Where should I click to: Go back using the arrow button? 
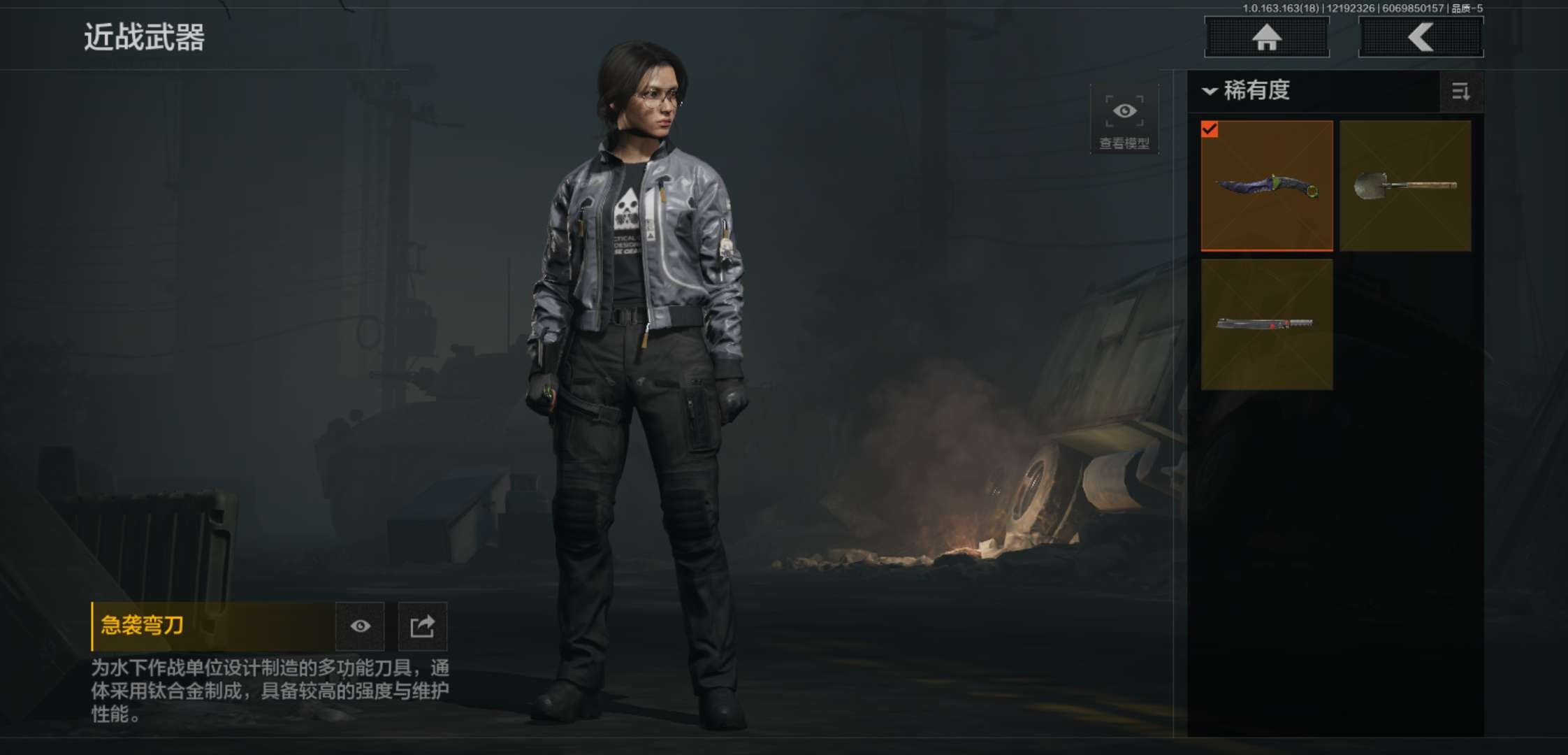[1421, 37]
